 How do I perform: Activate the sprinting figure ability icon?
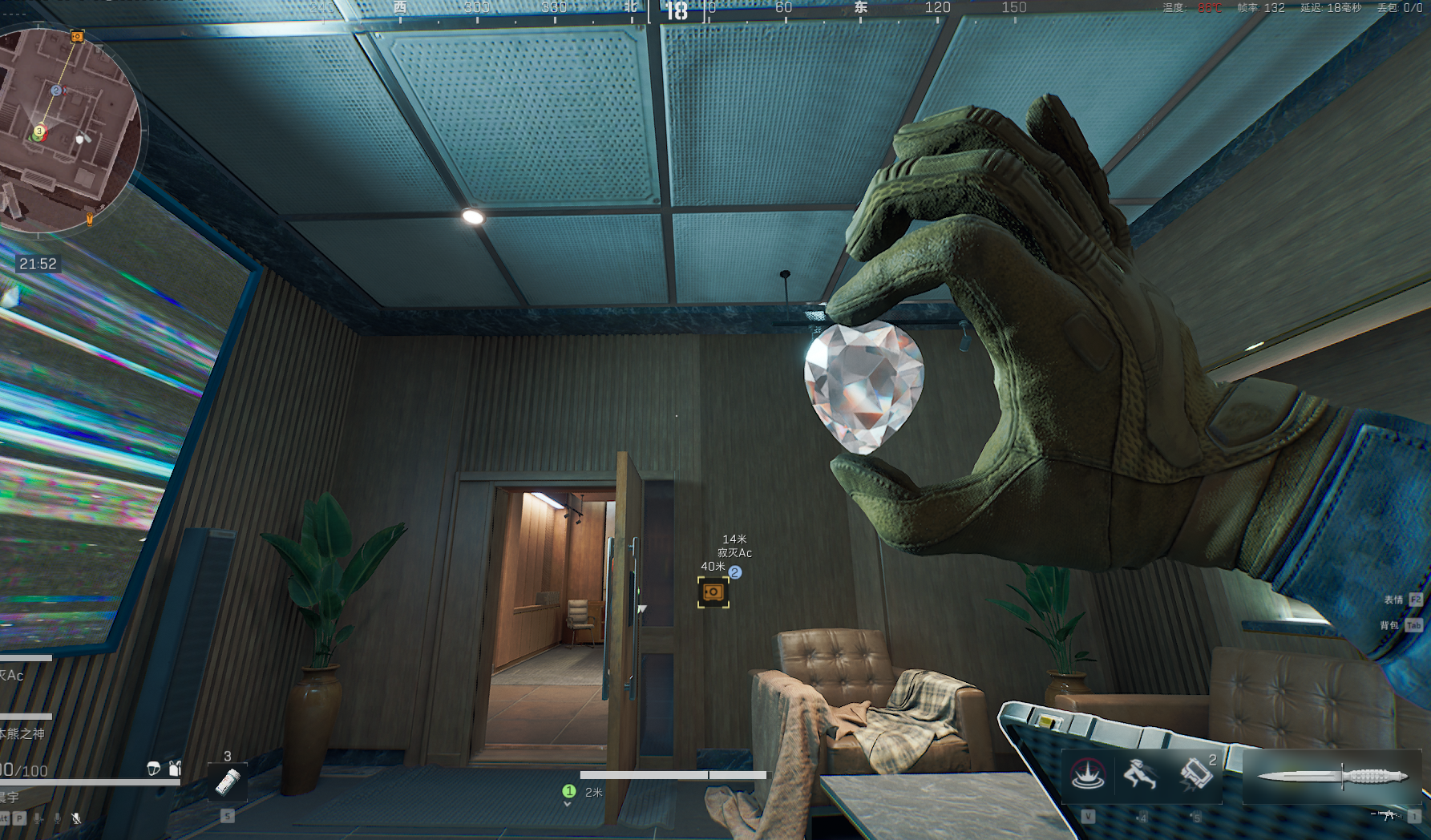[x=1139, y=775]
